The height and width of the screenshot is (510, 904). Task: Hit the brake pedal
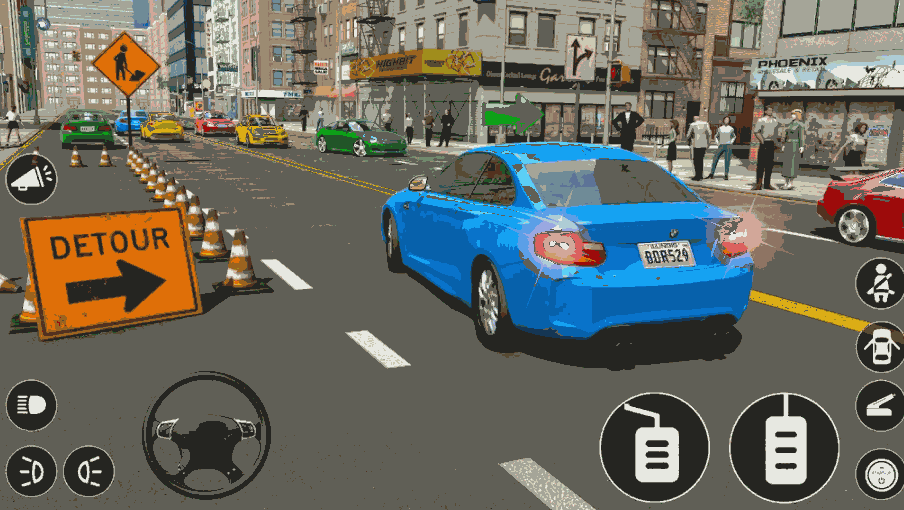click(x=654, y=446)
